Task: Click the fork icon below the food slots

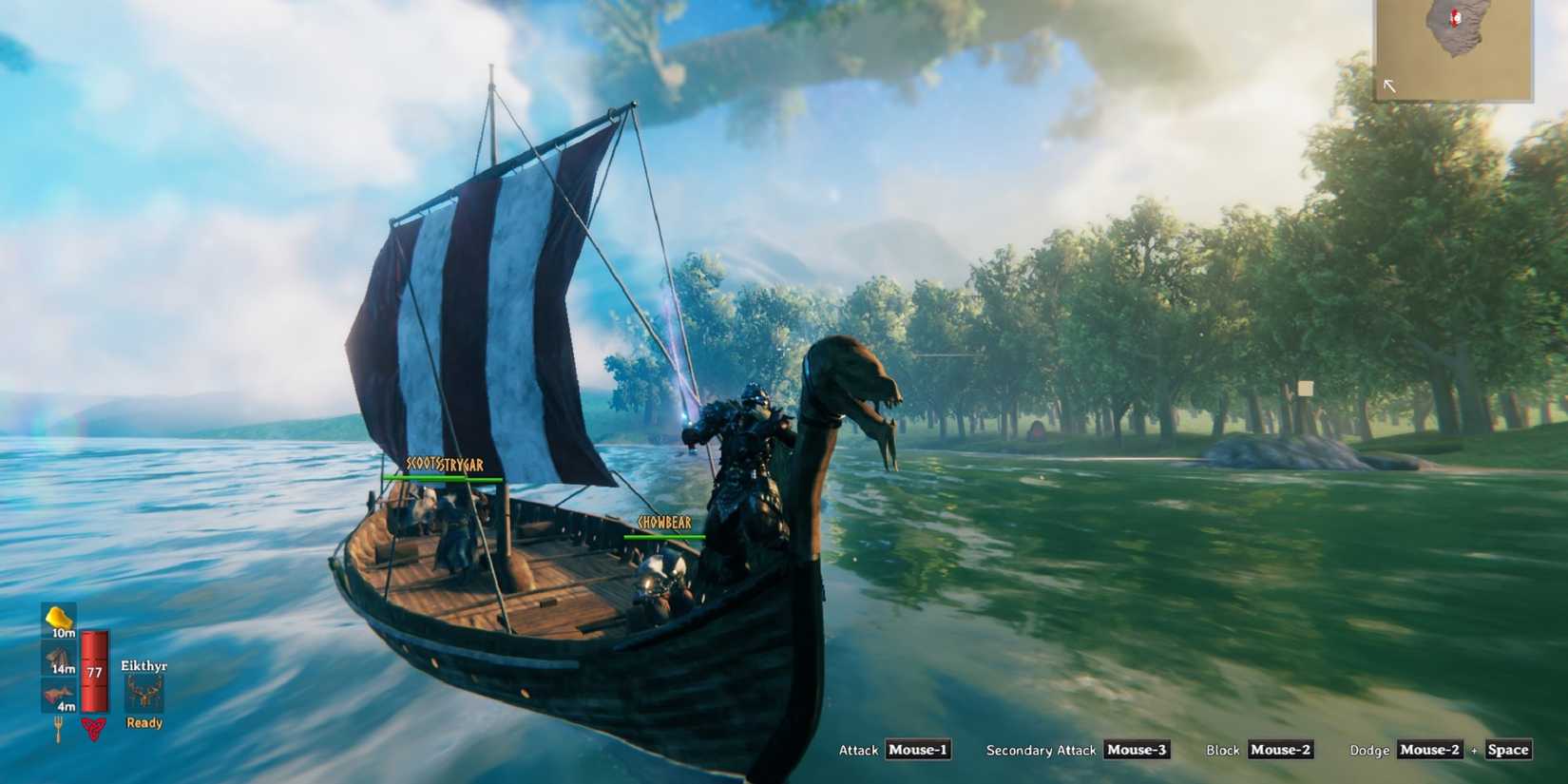Action: pyautogui.click(x=57, y=726)
